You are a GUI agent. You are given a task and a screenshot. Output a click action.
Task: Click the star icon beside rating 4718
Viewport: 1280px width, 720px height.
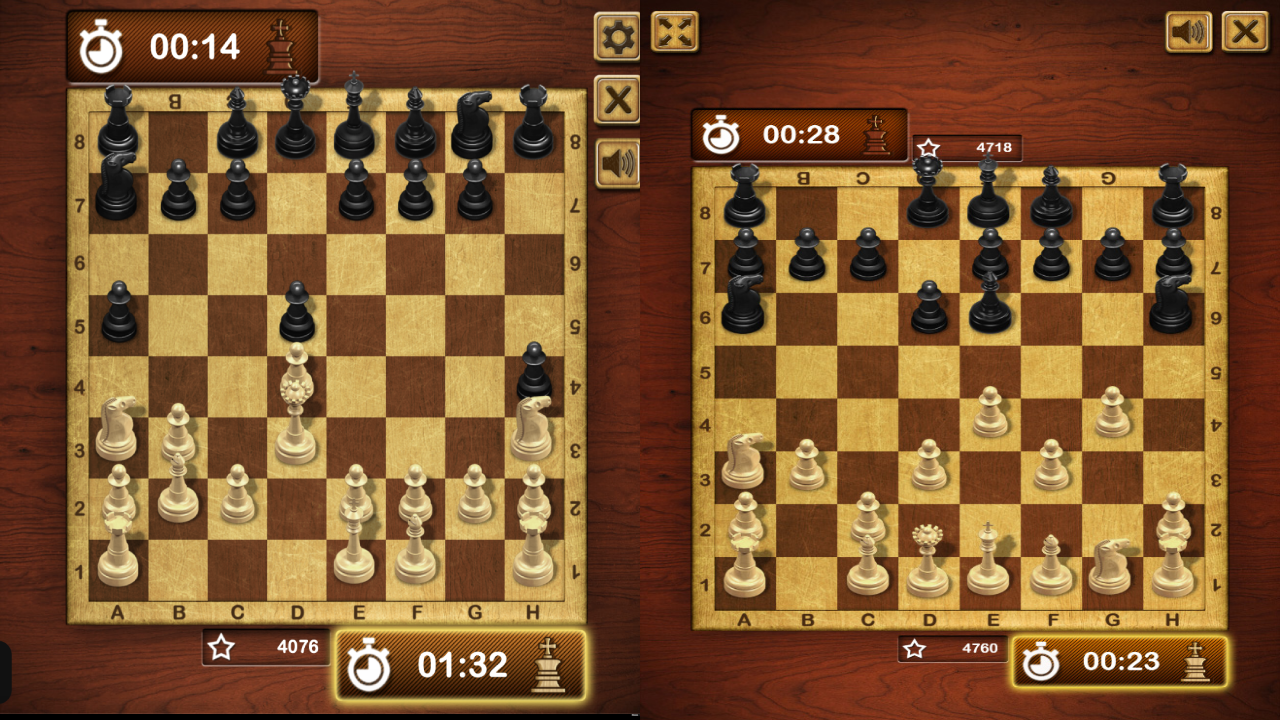(x=929, y=147)
